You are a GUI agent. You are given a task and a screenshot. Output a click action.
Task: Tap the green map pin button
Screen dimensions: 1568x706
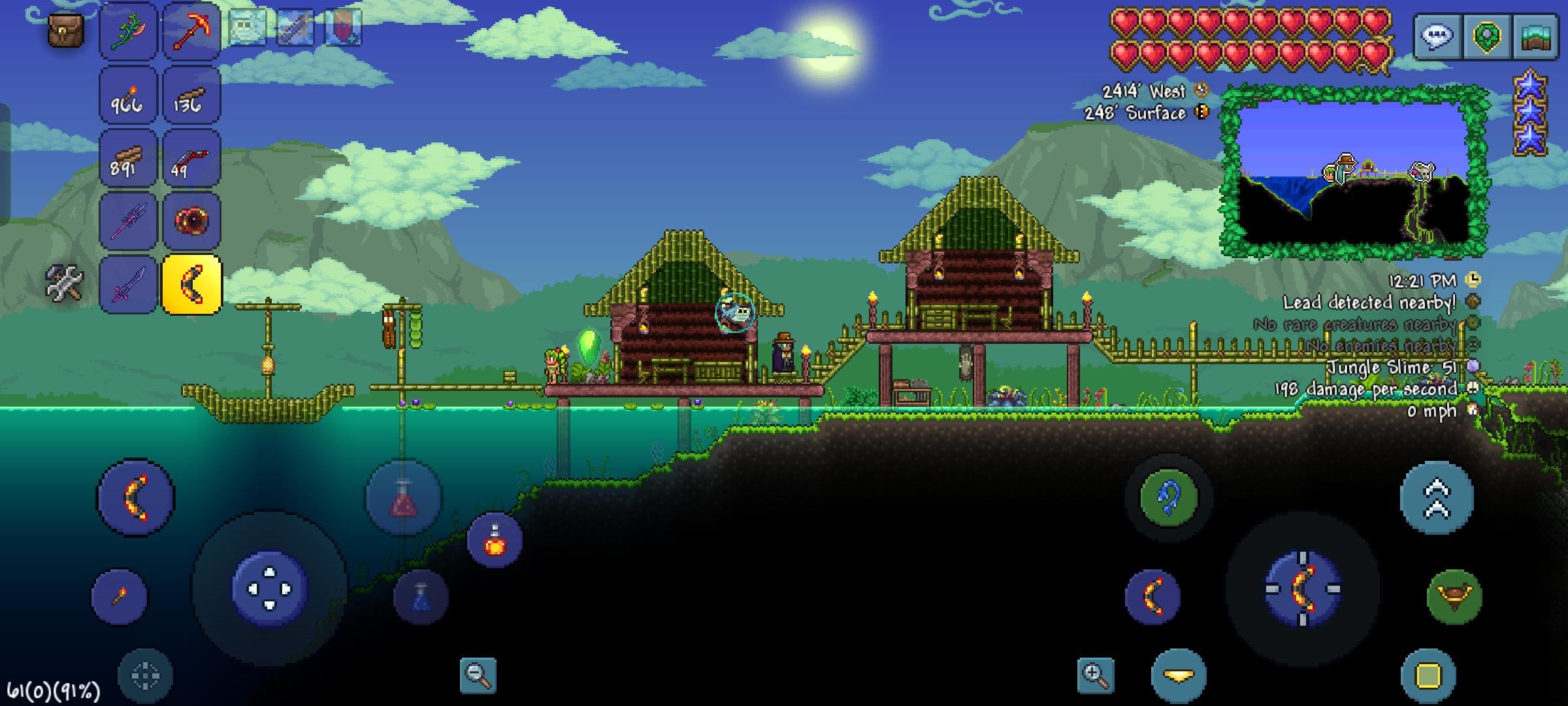[1486, 36]
